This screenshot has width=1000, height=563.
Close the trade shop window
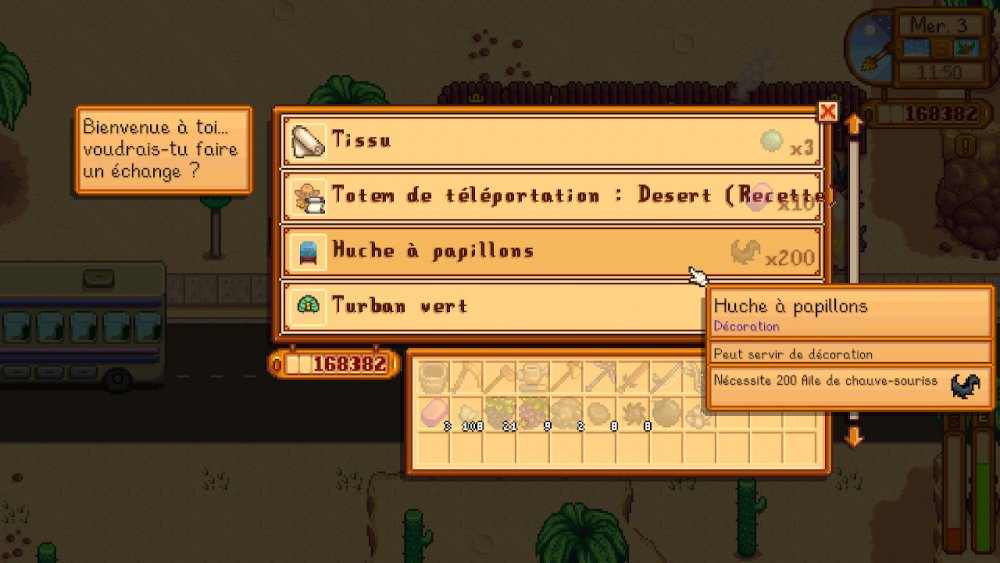[x=827, y=112]
